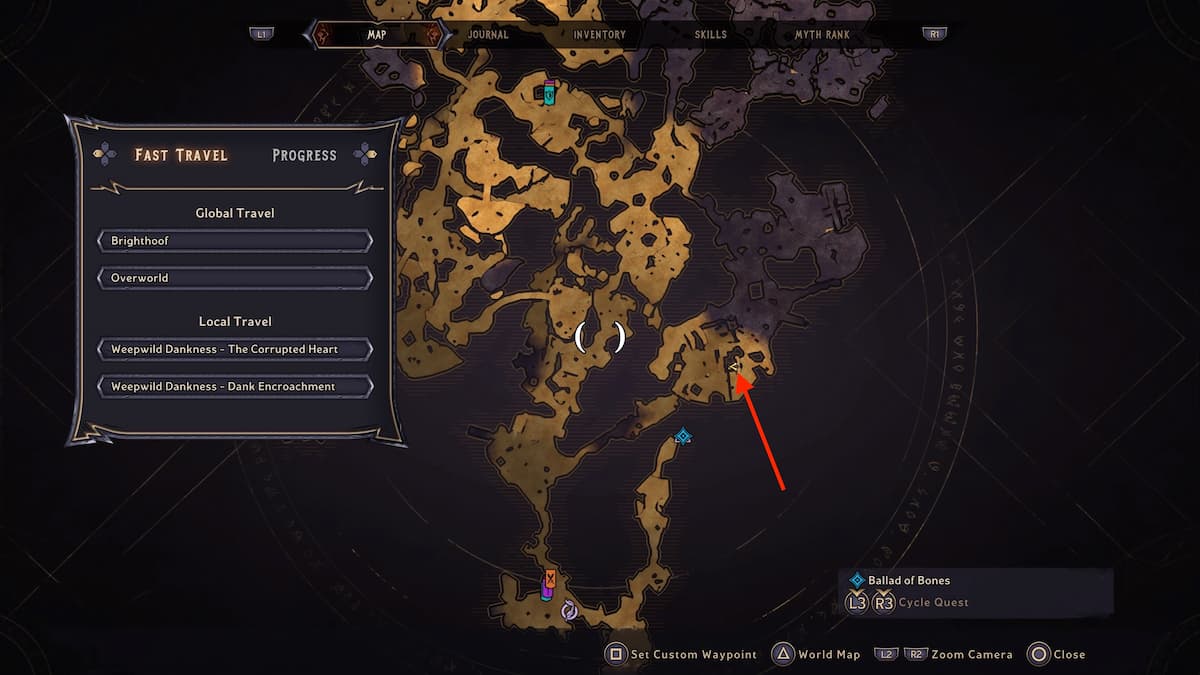Choose Weepwild Dankness - The Corrupted Heart
Screen dimensions: 1200x675
click(x=235, y=349)
